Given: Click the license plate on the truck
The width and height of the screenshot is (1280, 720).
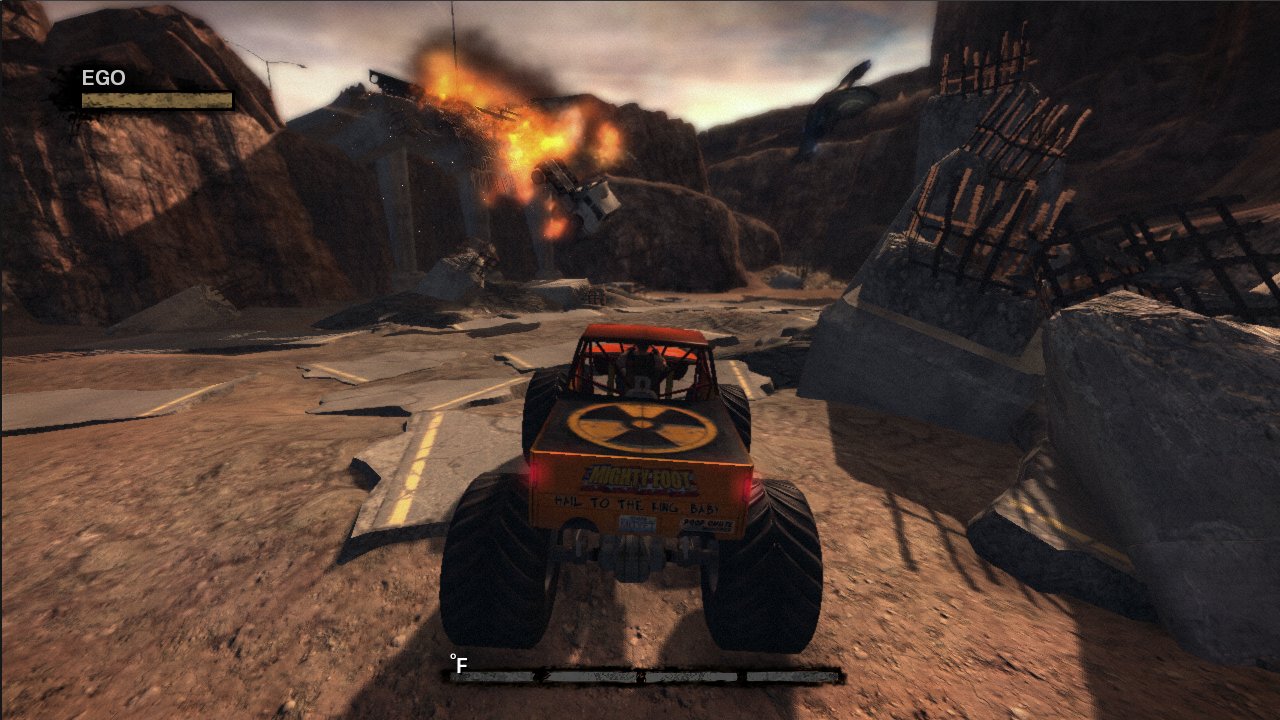Looking at the screenshot, I should (637, 523).
